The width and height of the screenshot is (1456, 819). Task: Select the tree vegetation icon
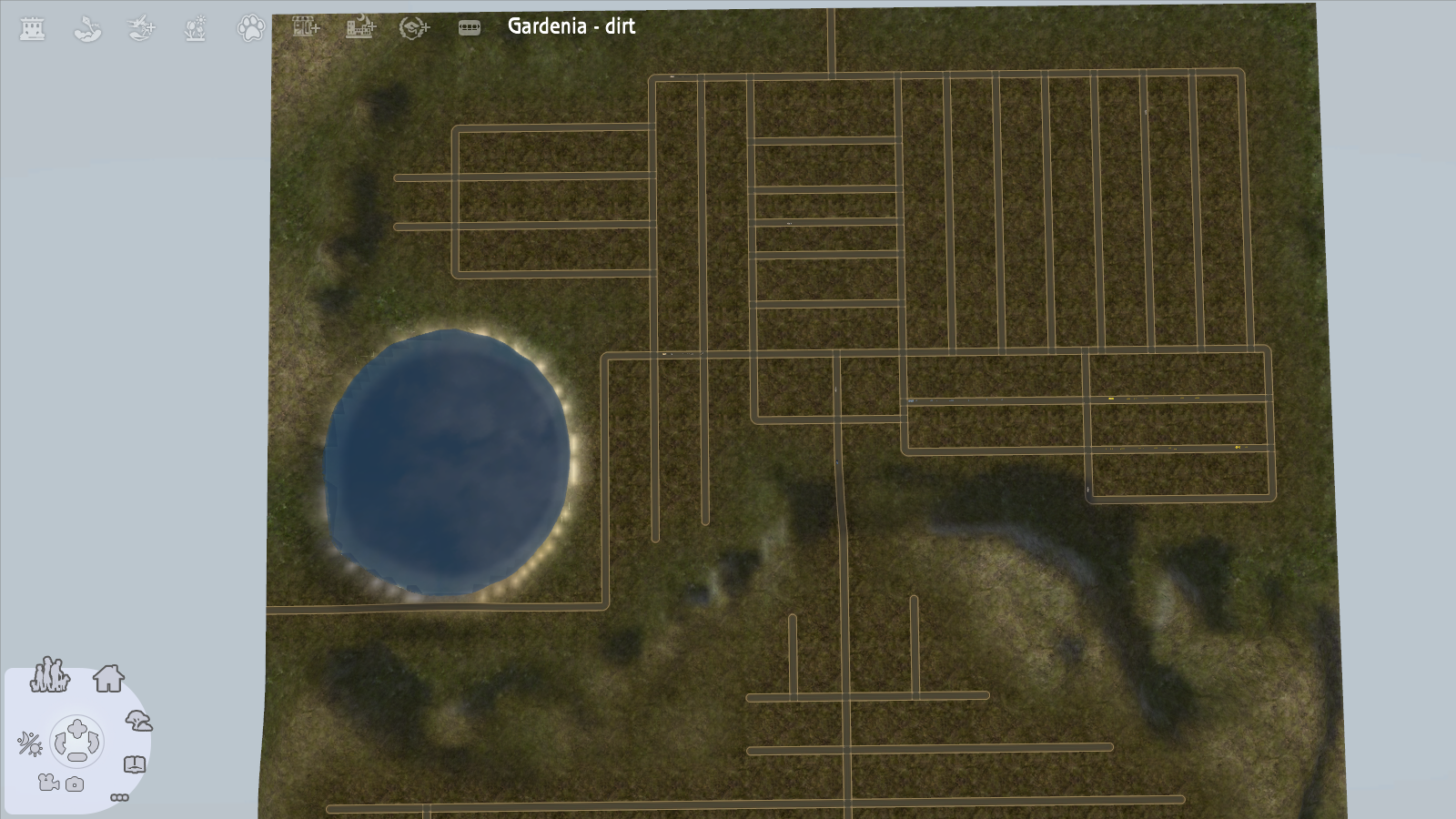pyautogui.click(x=139, y=721)
